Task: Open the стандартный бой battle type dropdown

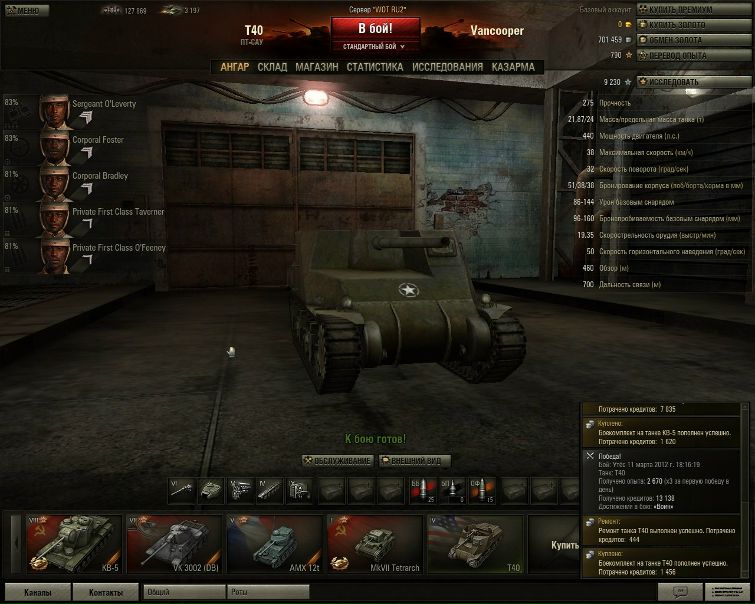Action: click(x=375, y=46)
